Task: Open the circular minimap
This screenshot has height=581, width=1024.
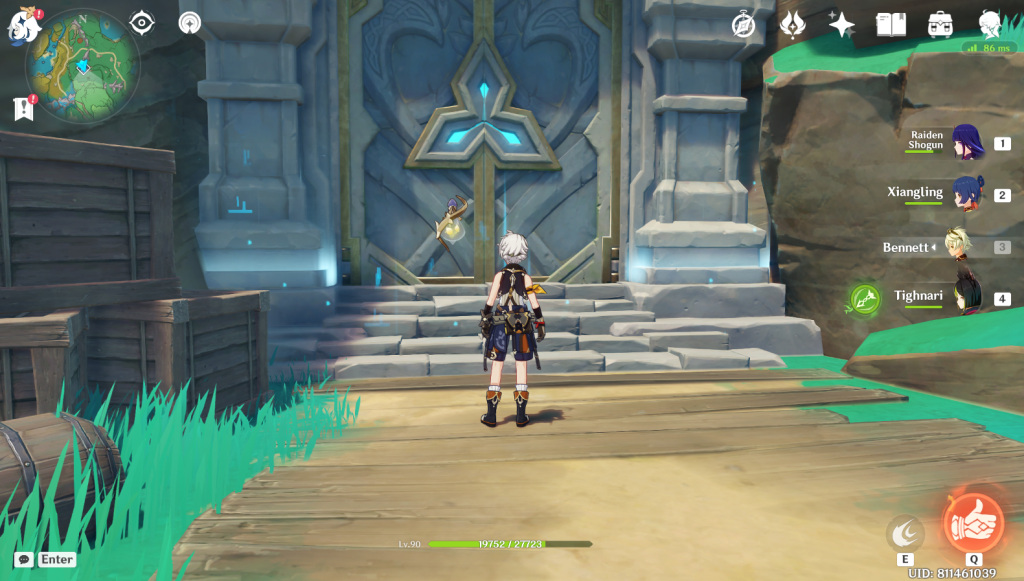Action: pos(83,67)
